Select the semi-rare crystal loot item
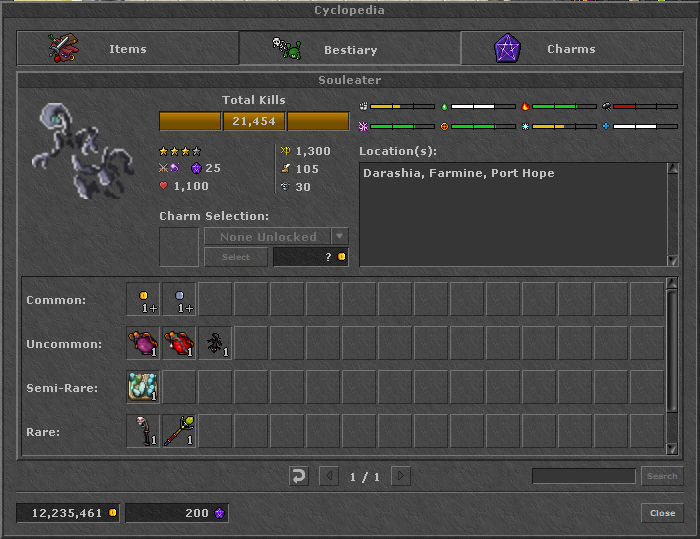The width and height of the screenshot is (700, 539). (143, 387)
